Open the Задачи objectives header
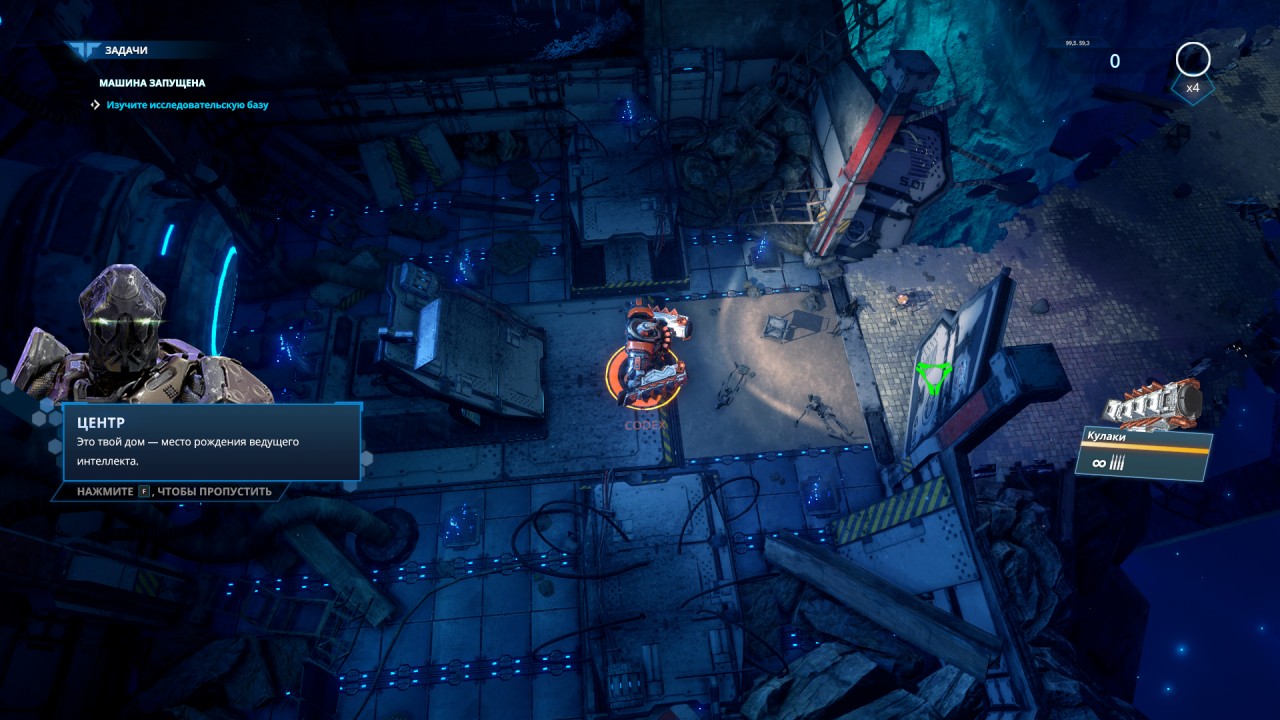The image size is (1280, 720). [x=120, y=50]
